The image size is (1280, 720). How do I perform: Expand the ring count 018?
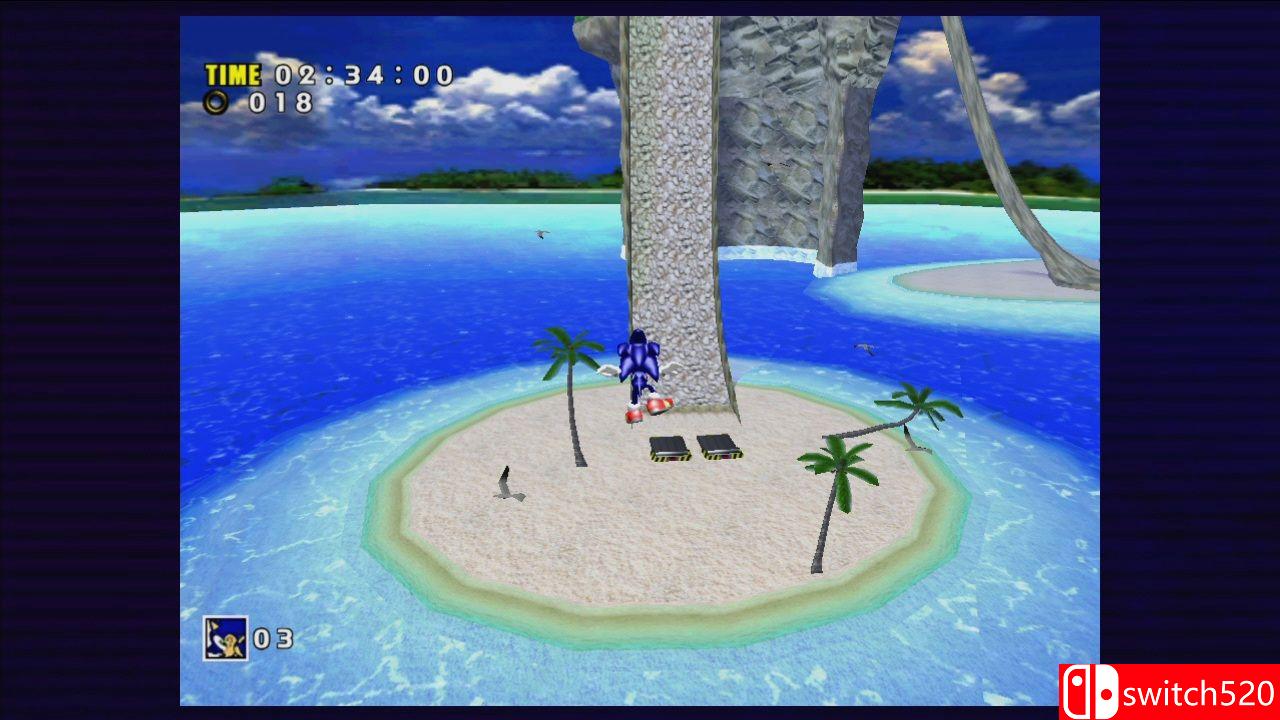click(283, 104)
